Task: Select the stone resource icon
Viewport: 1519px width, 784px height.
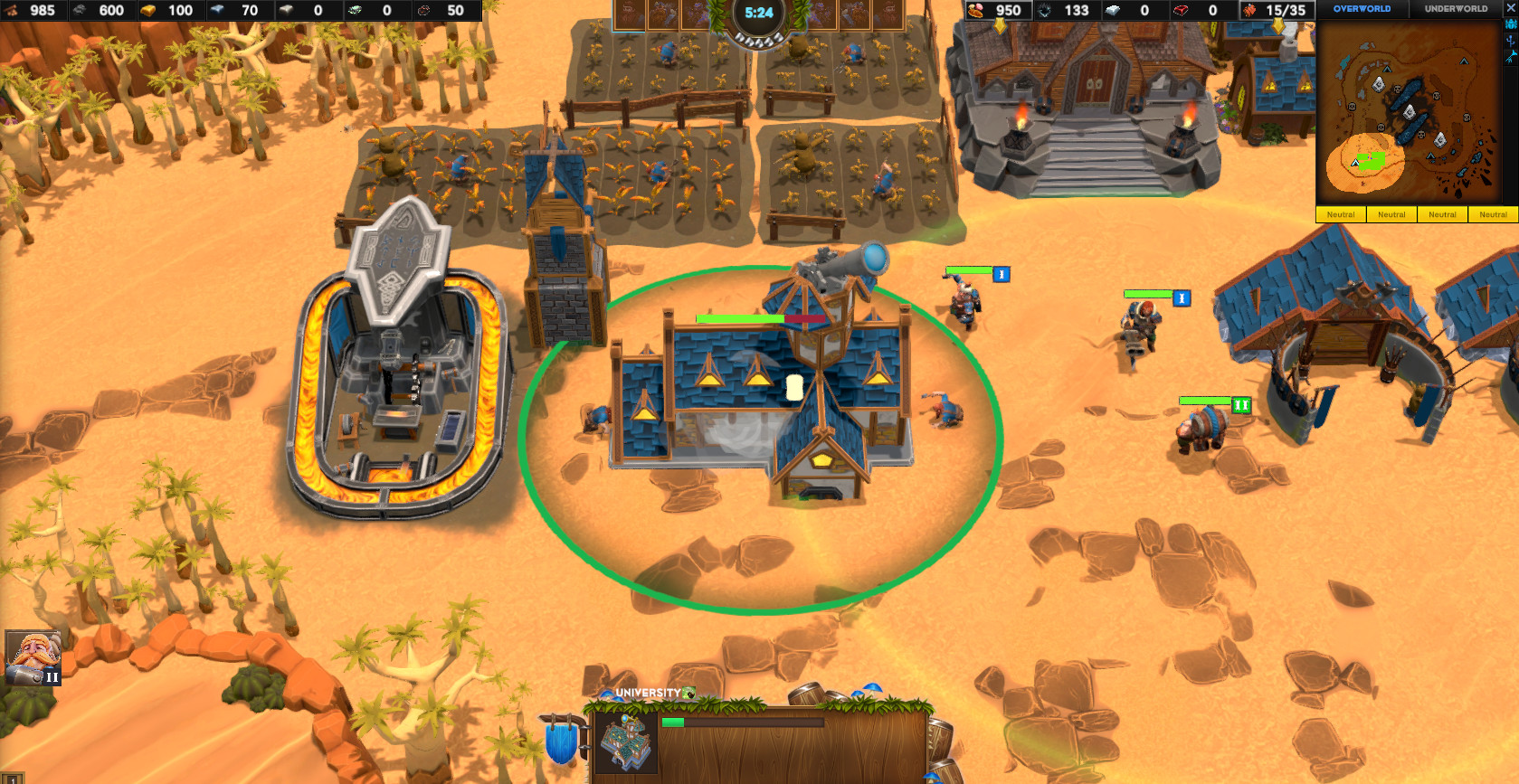Action: (x=80, y=11)
